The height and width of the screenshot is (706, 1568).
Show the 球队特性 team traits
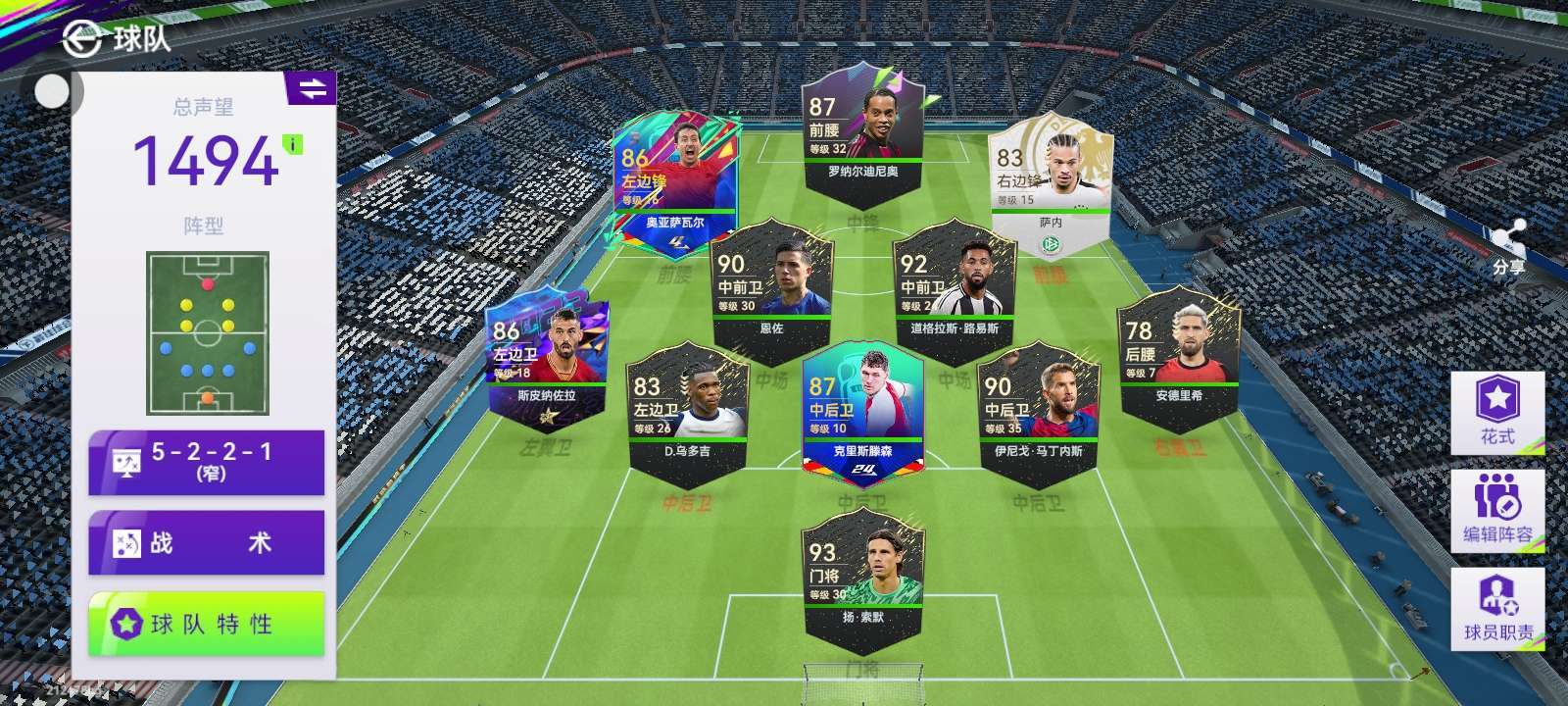206,624
